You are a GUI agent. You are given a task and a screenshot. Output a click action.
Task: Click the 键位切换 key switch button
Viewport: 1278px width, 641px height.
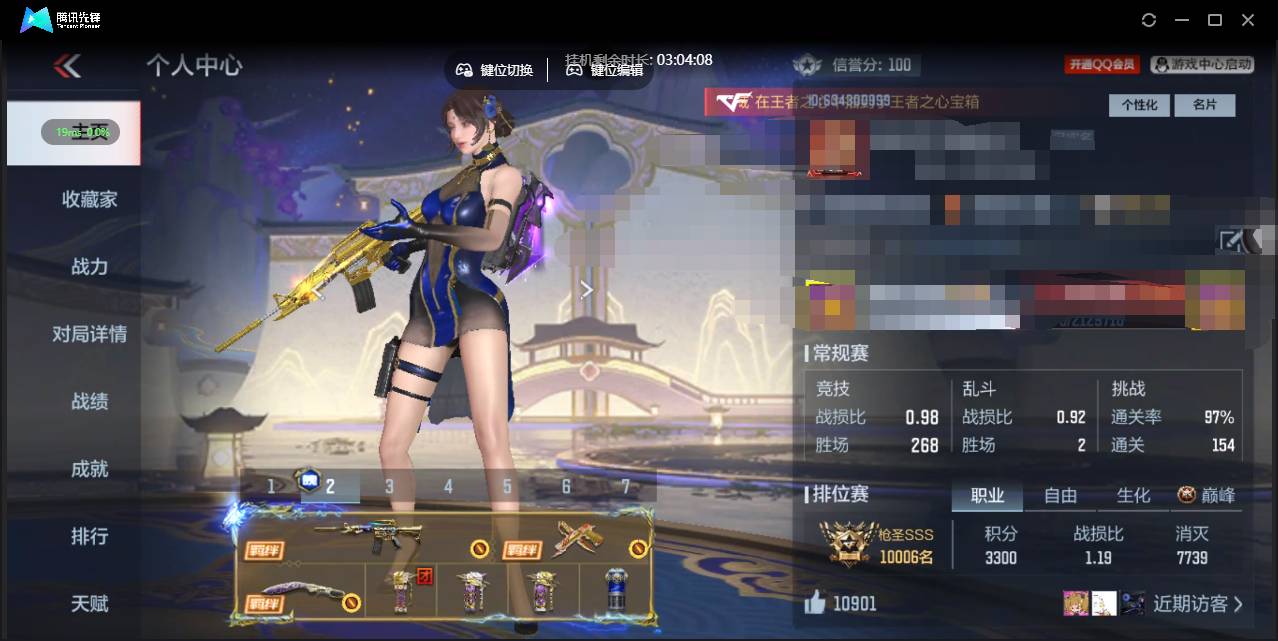click(x=495, y=70)
